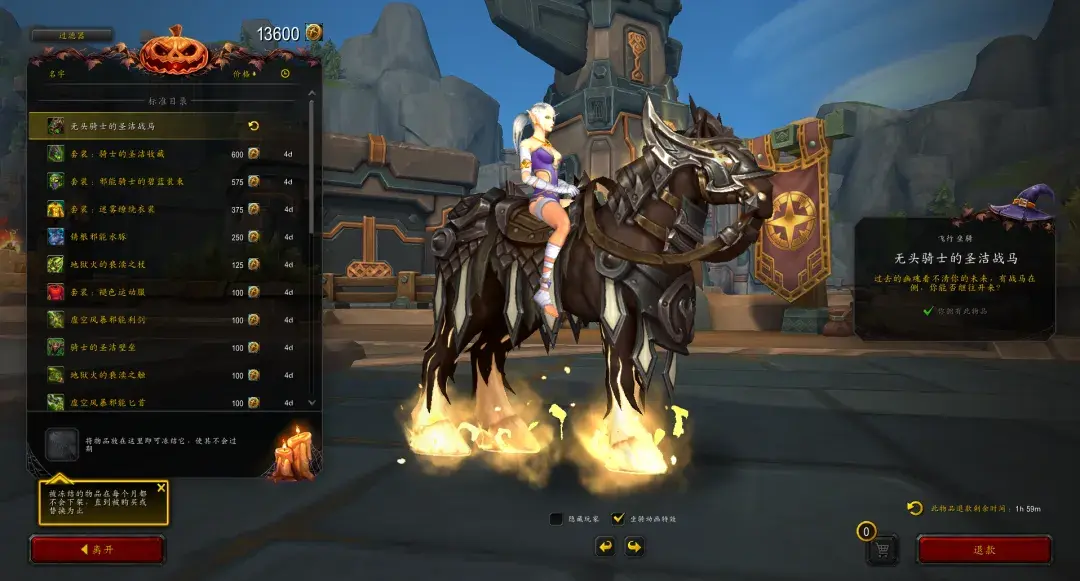Image resolution: width=1080 pixels, height=581 pixels.
Task: Open the 过滤器 filter dropdown
Action: 71,35
